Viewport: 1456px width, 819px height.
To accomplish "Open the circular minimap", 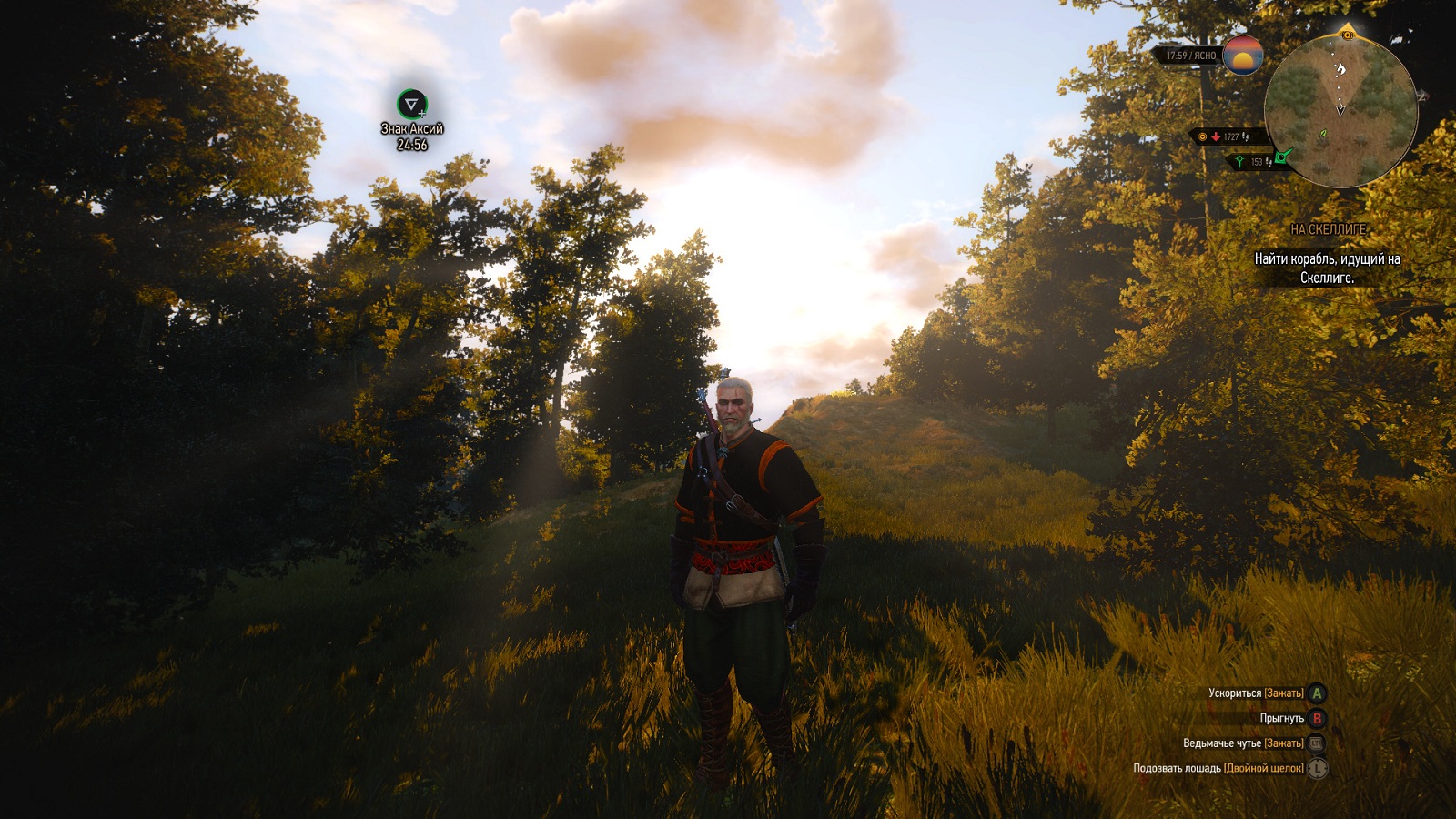I will 1340,110.
